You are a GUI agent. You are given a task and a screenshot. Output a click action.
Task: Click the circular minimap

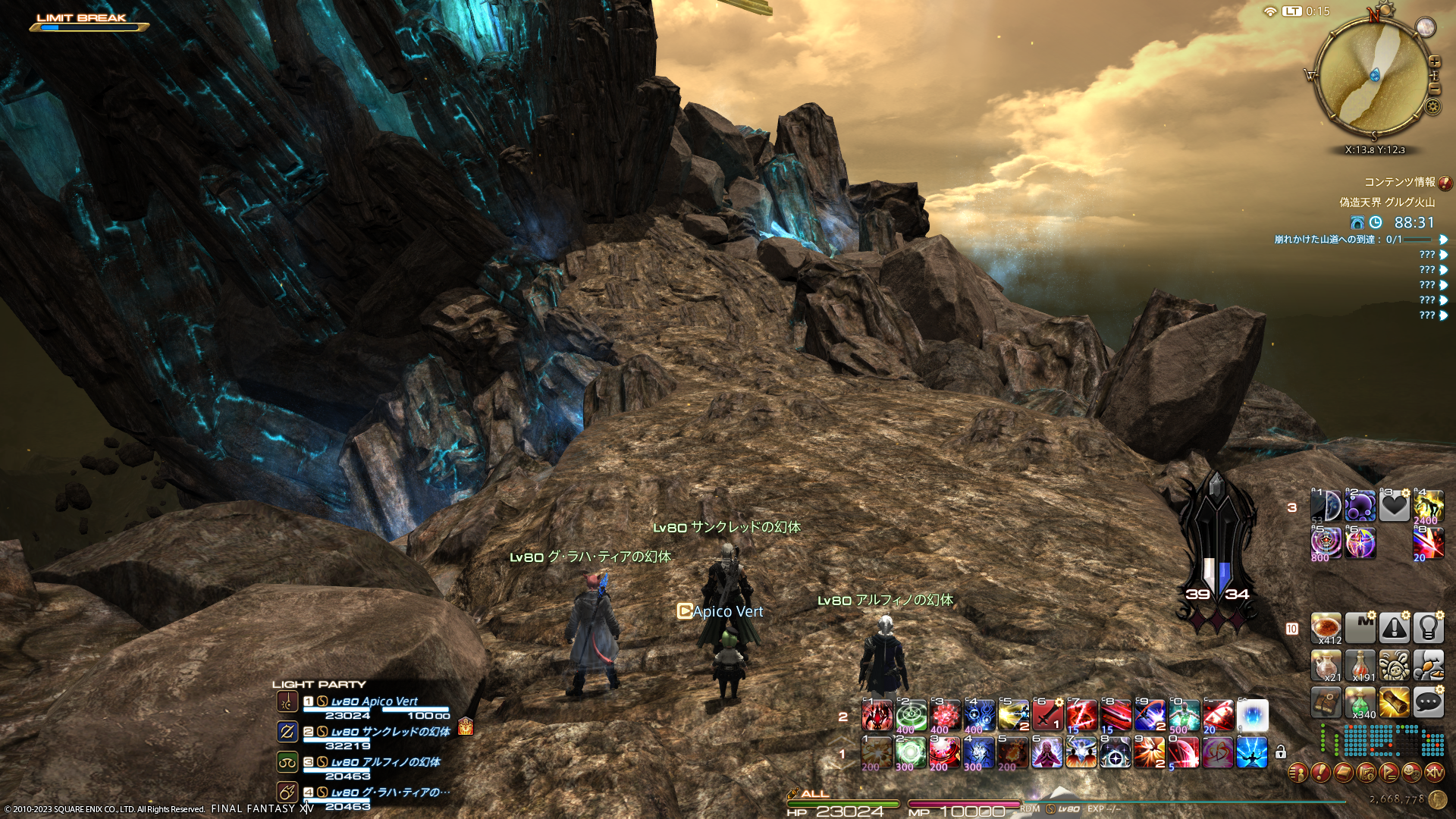click(x=1373, y=76)
